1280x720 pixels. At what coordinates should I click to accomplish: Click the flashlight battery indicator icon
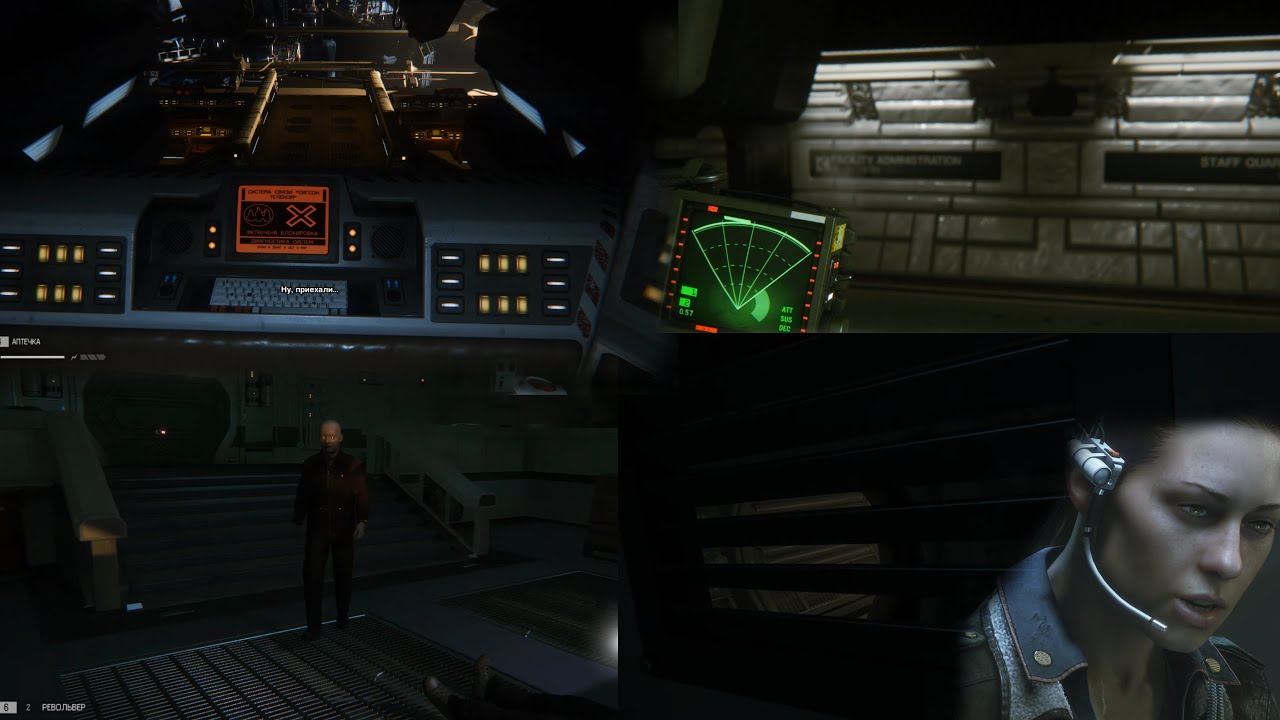tap(91, 357)
